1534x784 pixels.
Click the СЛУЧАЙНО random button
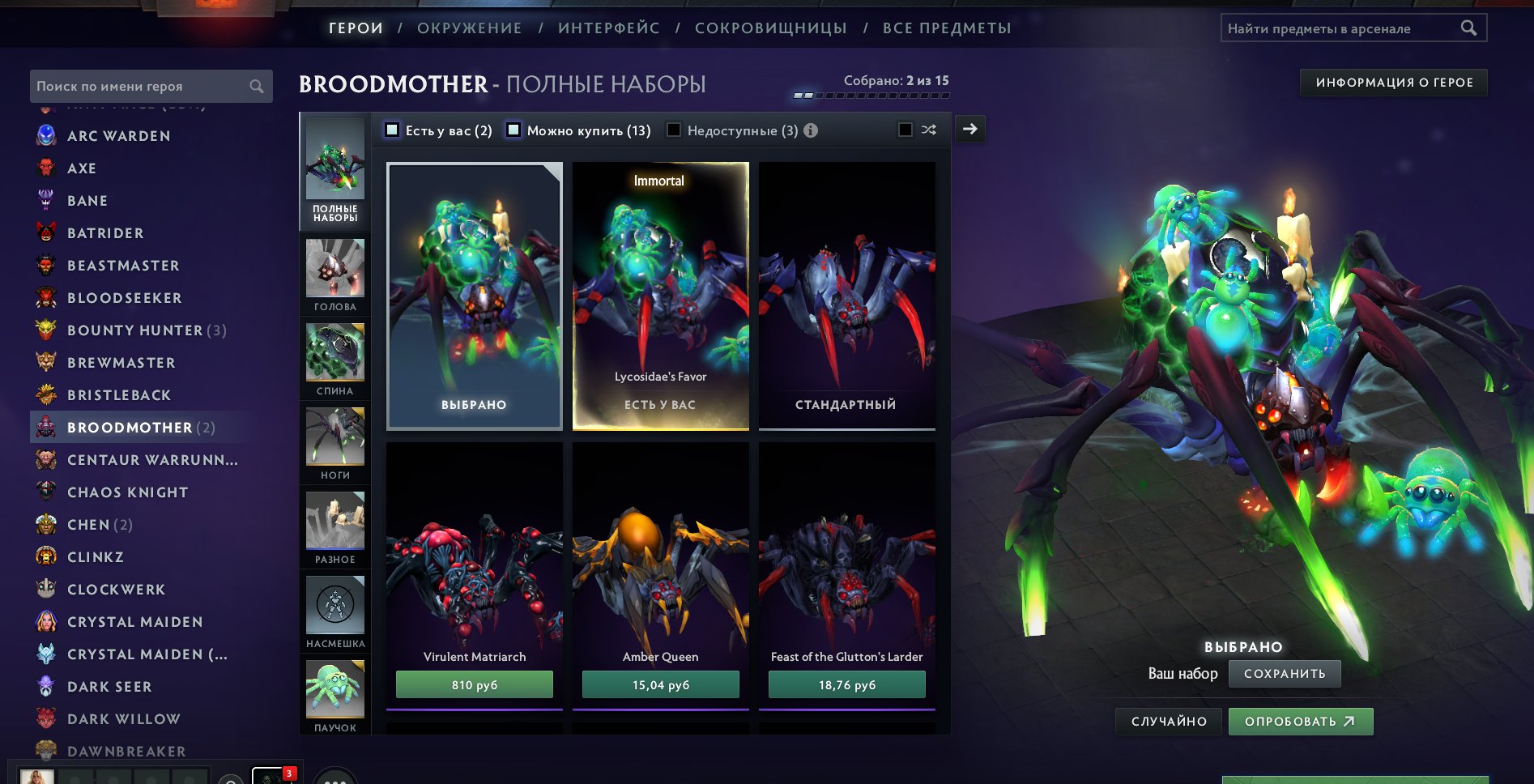coord(1168,722)
